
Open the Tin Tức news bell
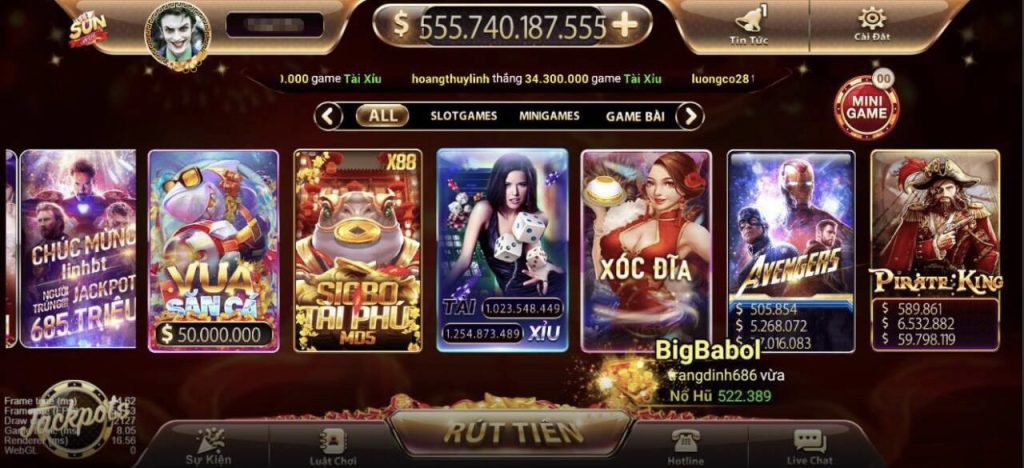tap(747, 24)
